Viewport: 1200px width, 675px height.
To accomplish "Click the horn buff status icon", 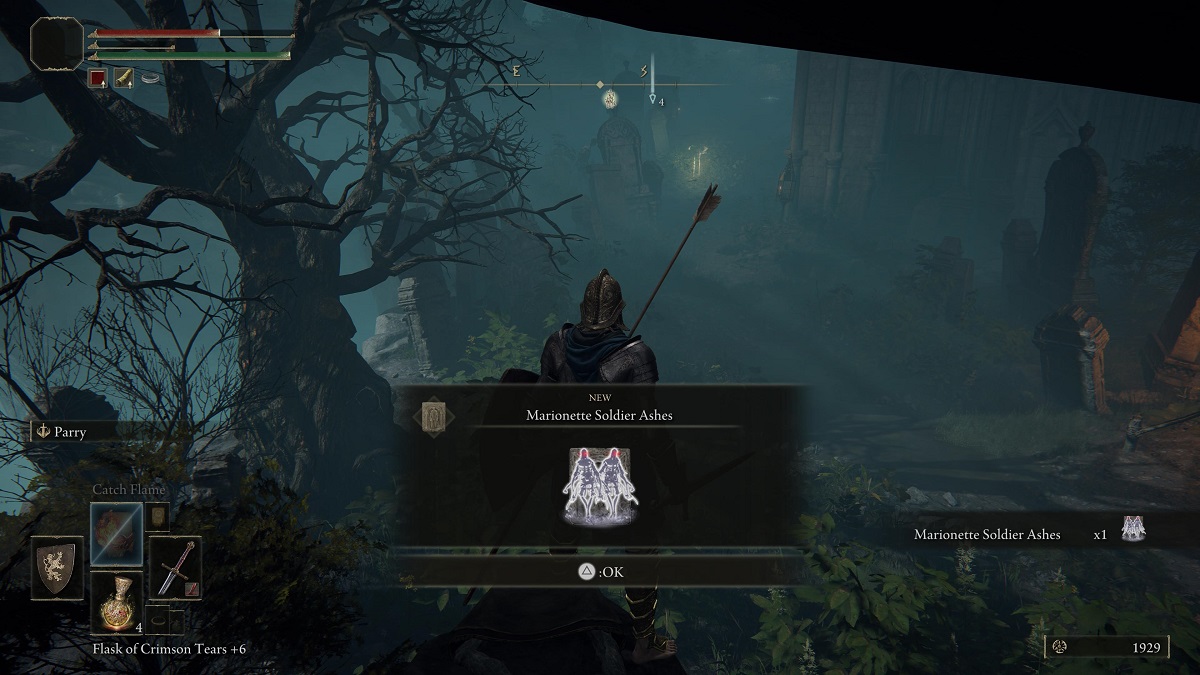I will pyautogui.click(x=124, y=78).
